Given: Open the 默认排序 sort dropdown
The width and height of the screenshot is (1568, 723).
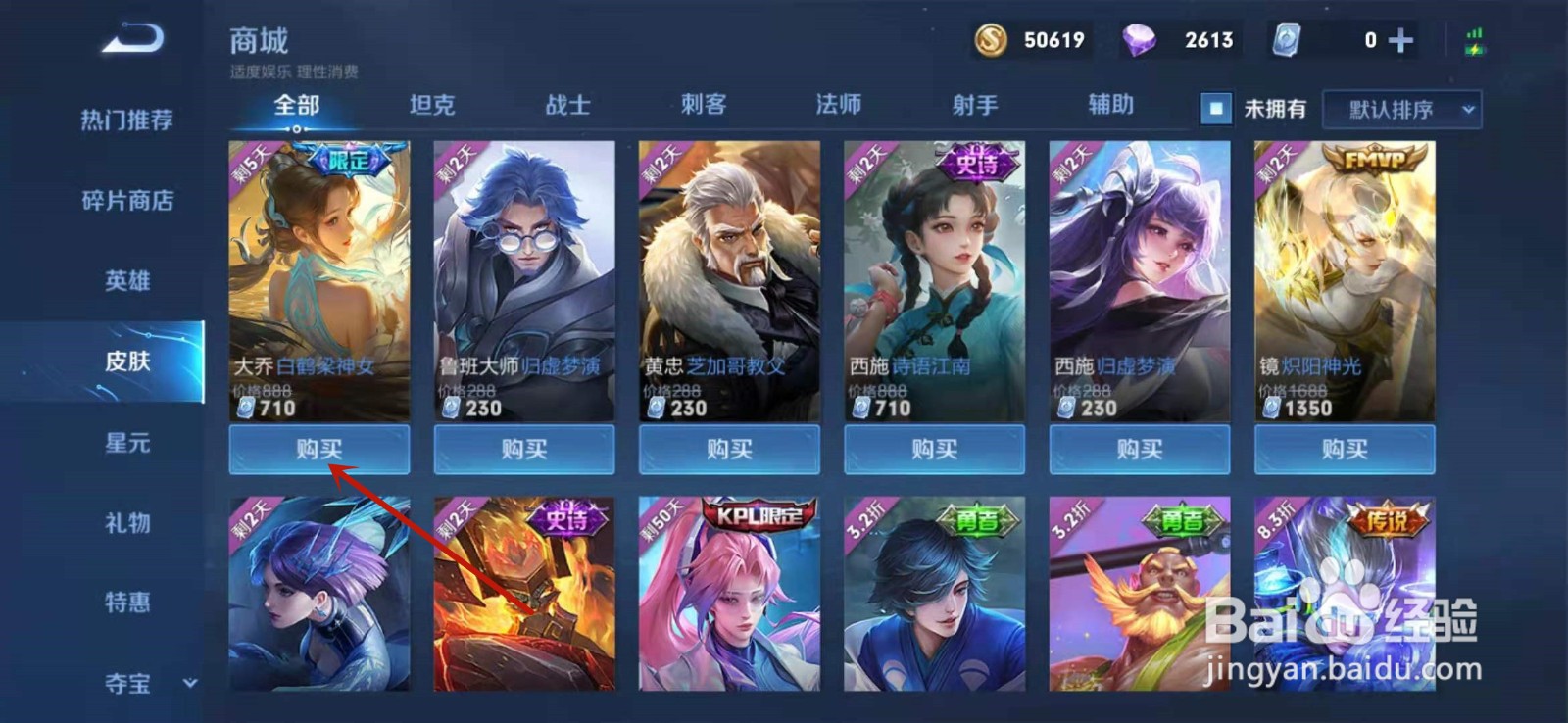Looking at the screenshot, I should 1401,110.
